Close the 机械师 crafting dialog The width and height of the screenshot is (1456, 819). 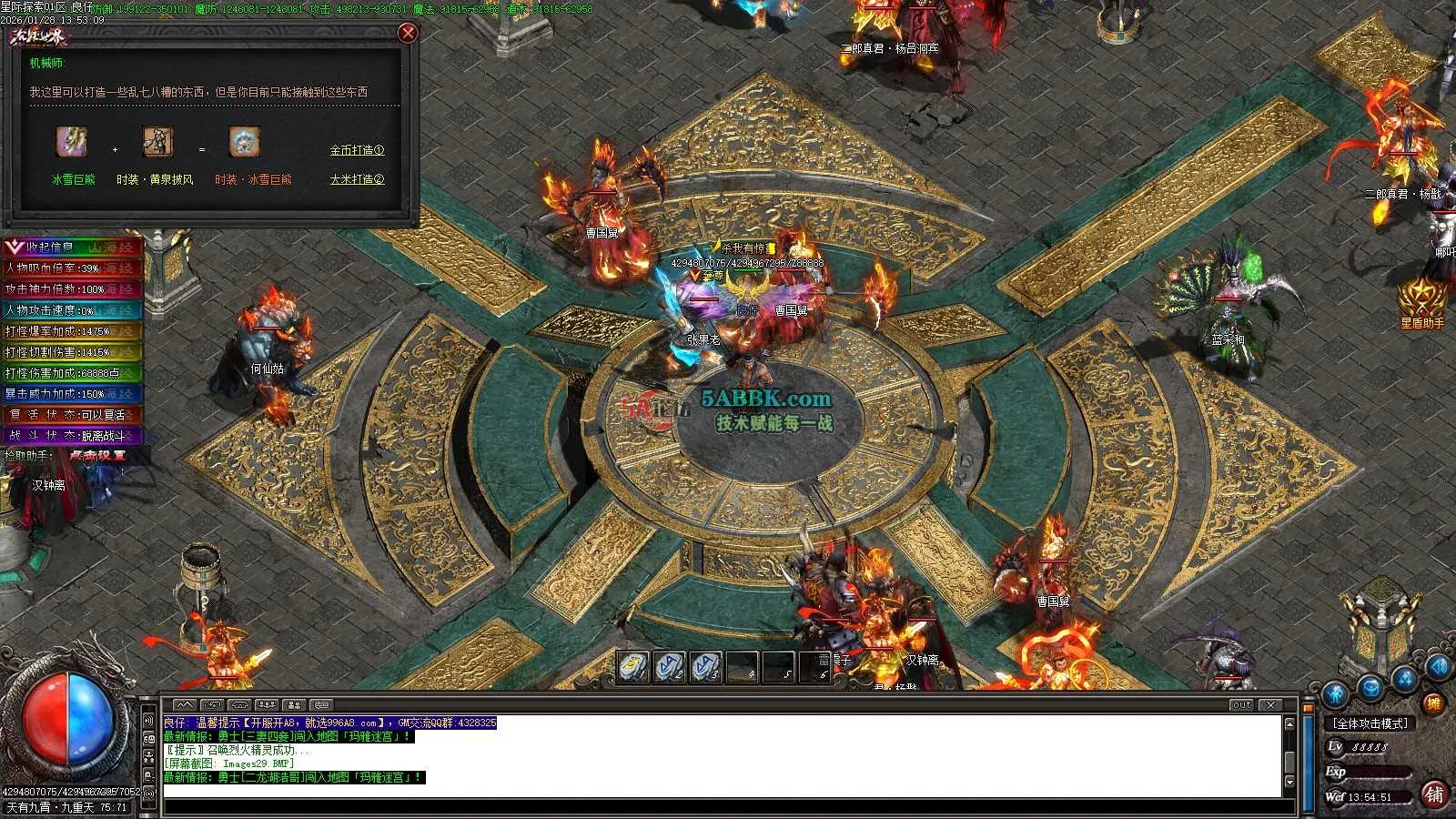tap(408, 33)
